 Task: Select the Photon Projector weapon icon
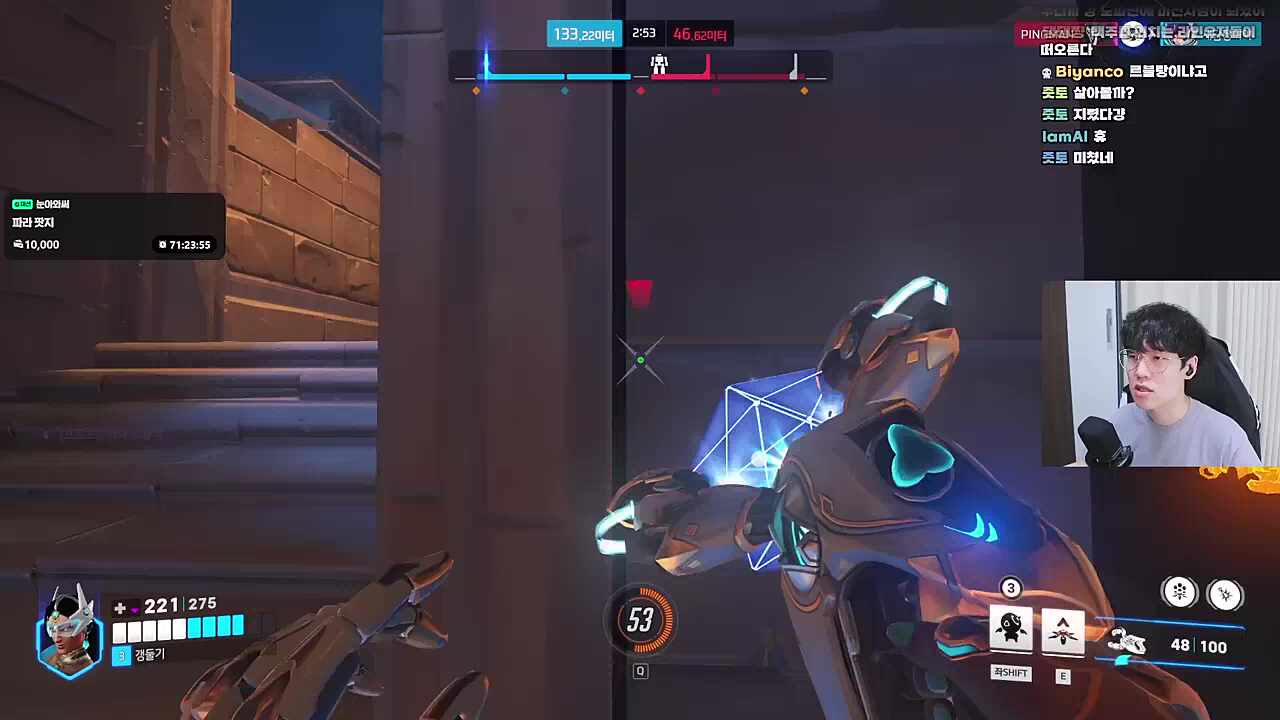tap(1128, 644)
